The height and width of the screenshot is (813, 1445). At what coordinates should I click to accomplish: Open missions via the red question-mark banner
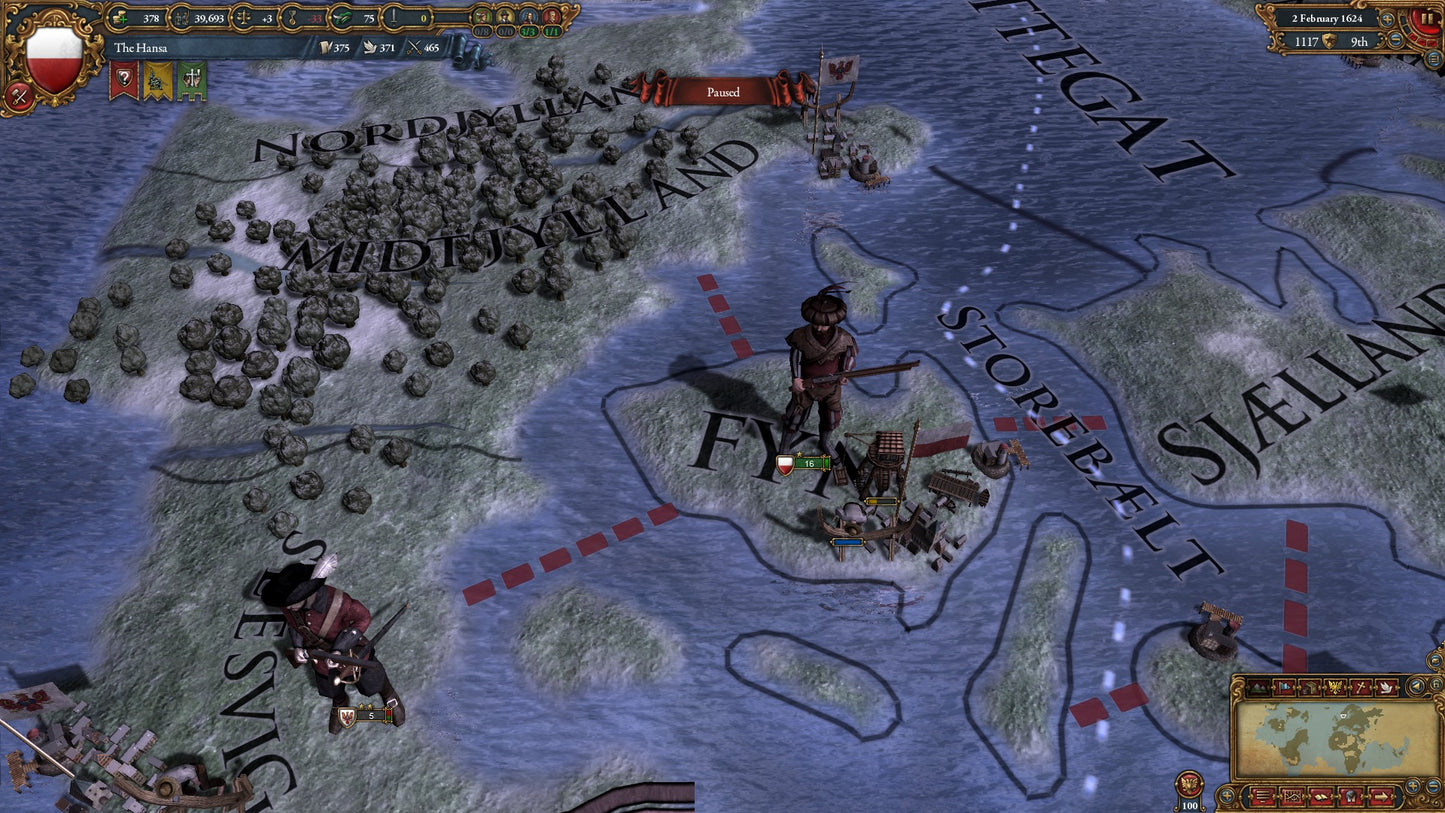[124, 77]
